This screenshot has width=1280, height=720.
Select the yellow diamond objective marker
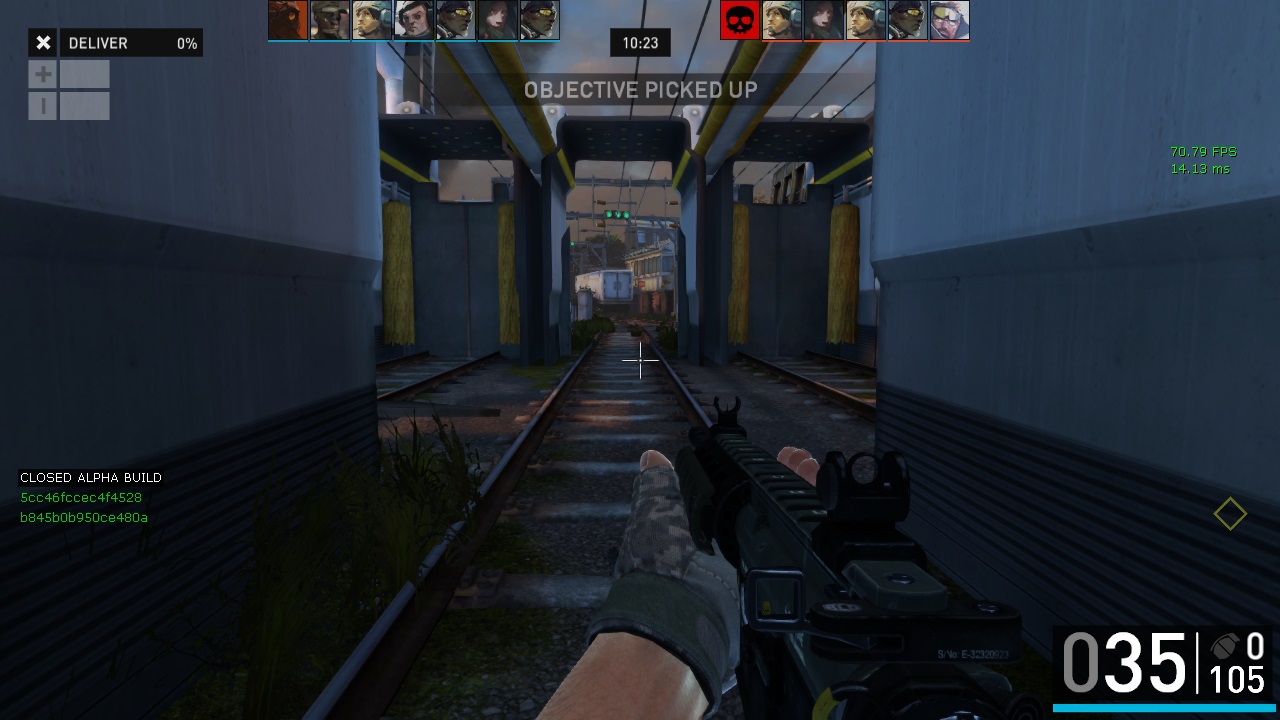pyautogui.click(x=1230, y=514)
